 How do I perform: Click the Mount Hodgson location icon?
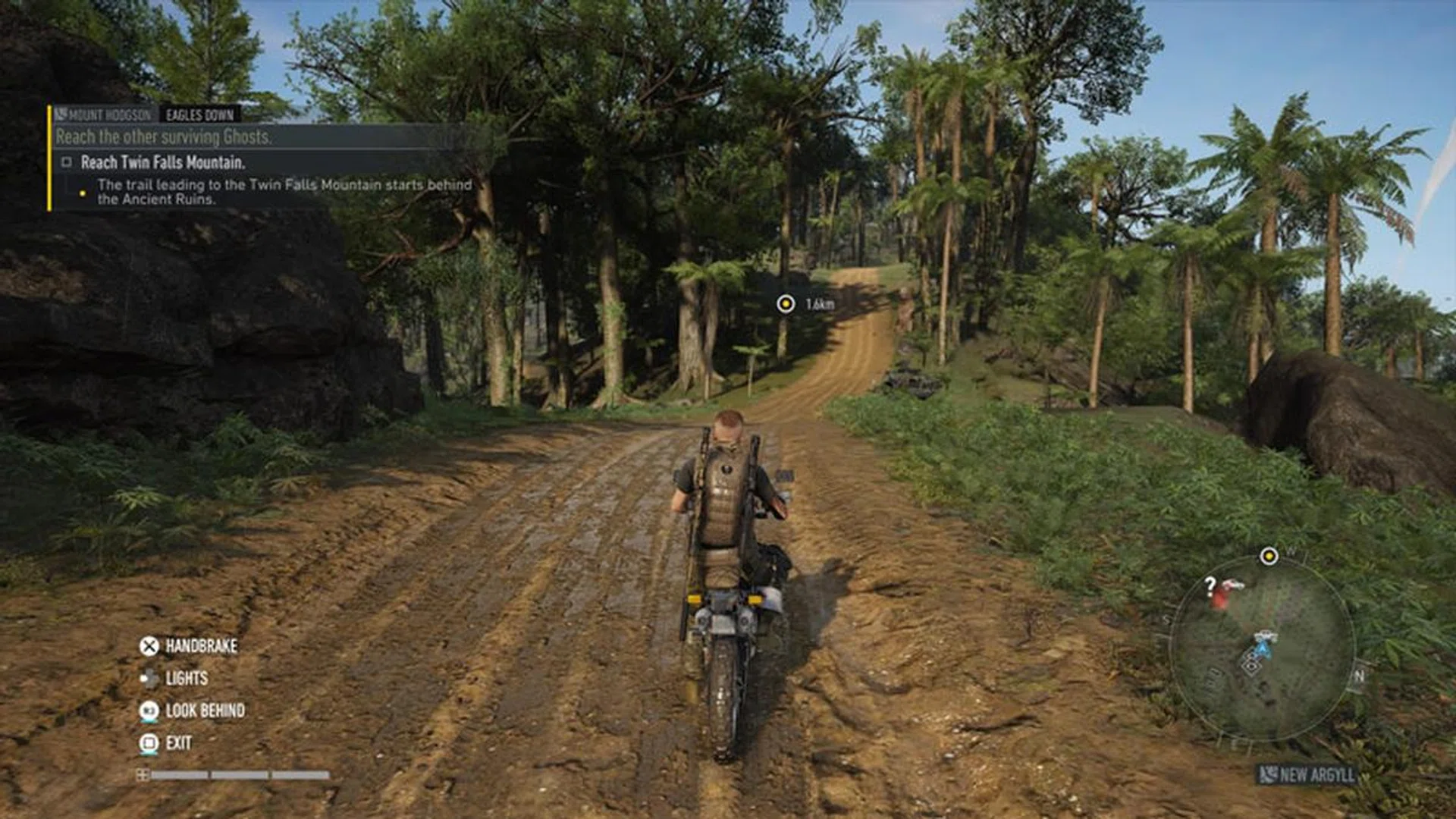click(x=61, y=114)
